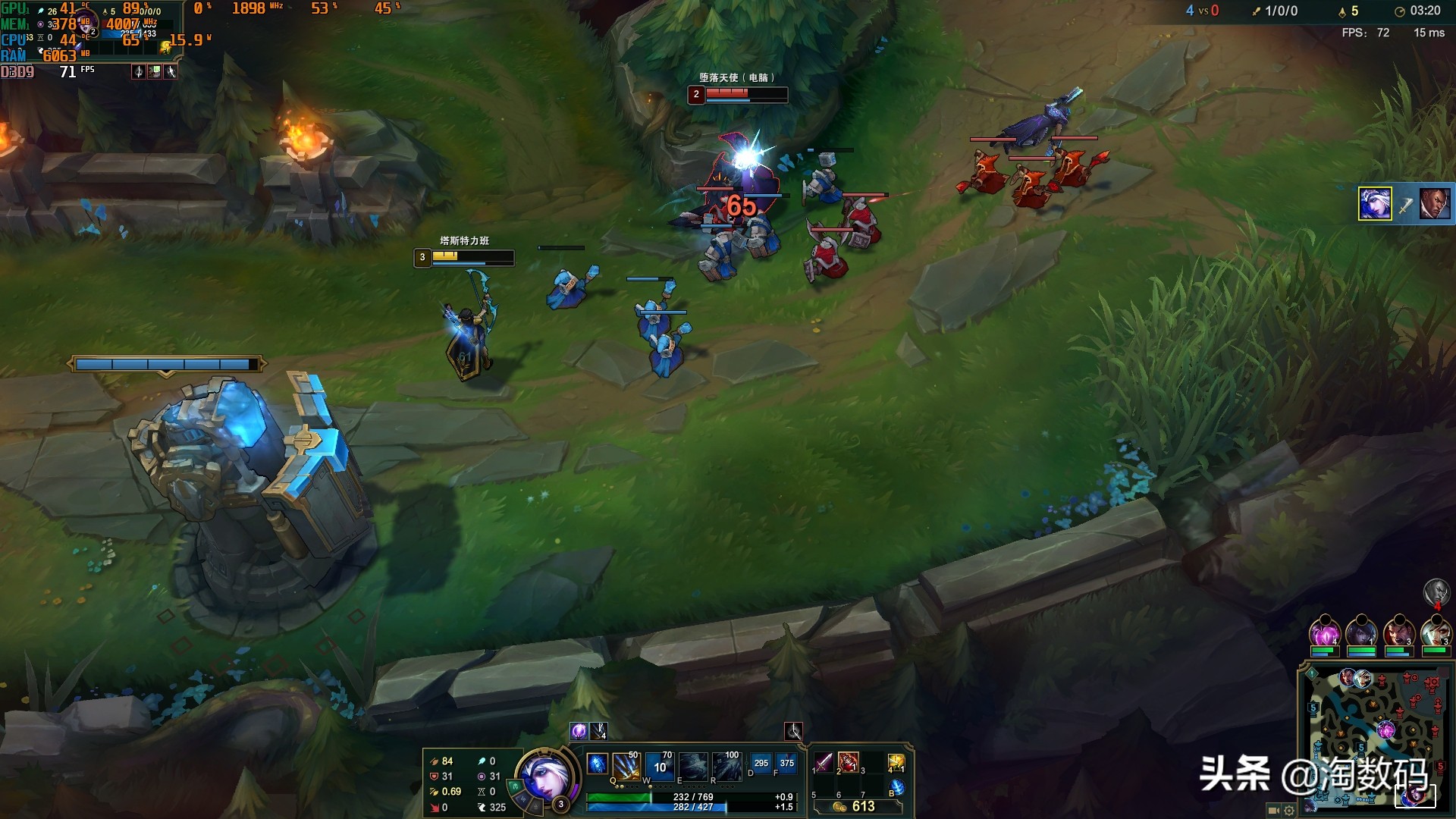Select the W ability Volley icon
The height and width of the screenshot is (819, 1456).
point(660,766)
